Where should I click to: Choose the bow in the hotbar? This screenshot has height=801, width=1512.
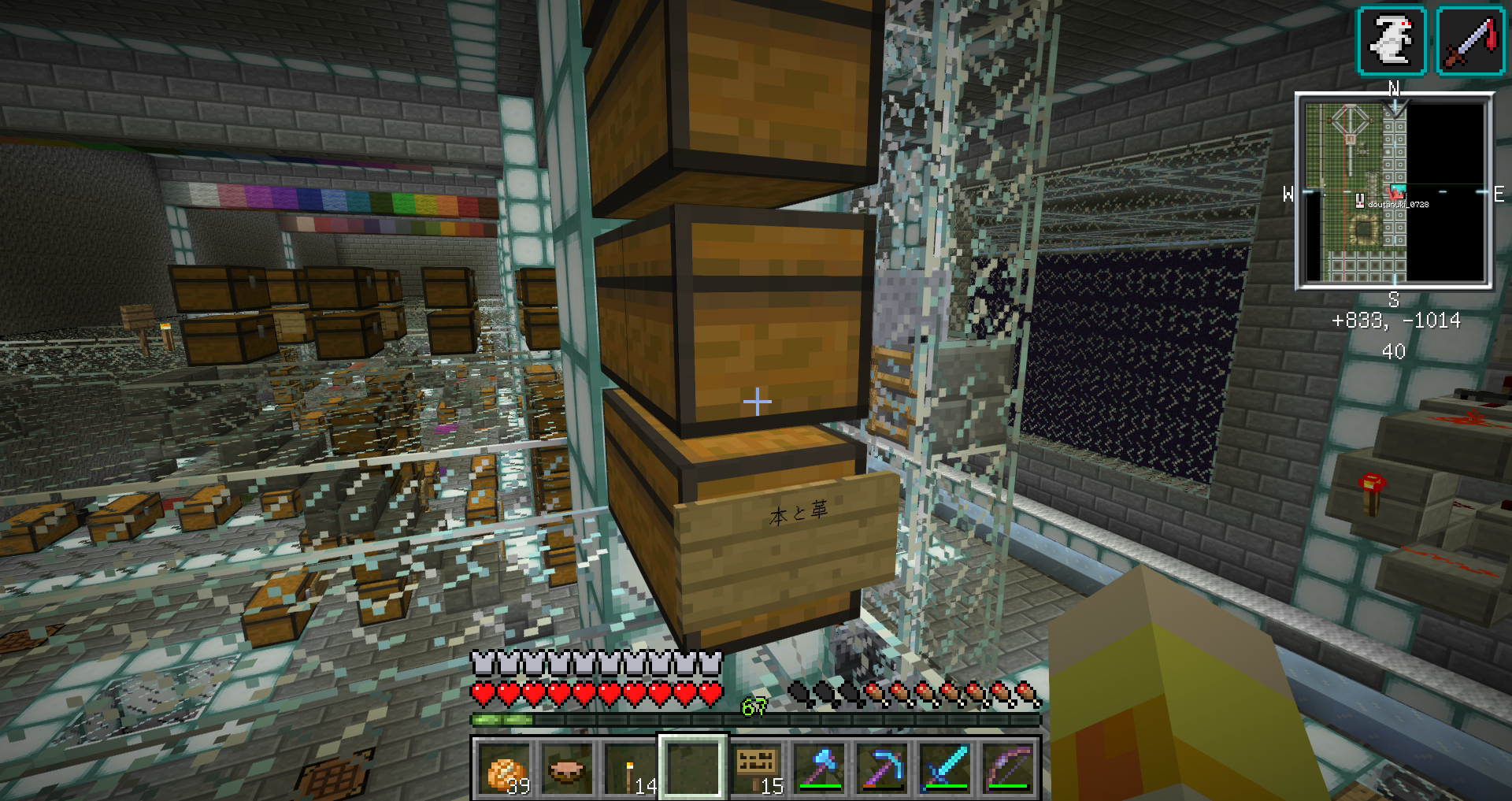pyautogui.click(x=1009, y=768)
